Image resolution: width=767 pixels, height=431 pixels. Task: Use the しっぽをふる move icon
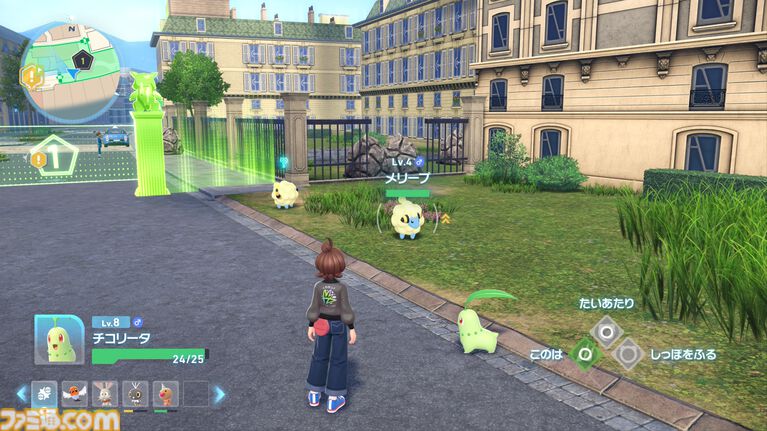pos(627,352)
